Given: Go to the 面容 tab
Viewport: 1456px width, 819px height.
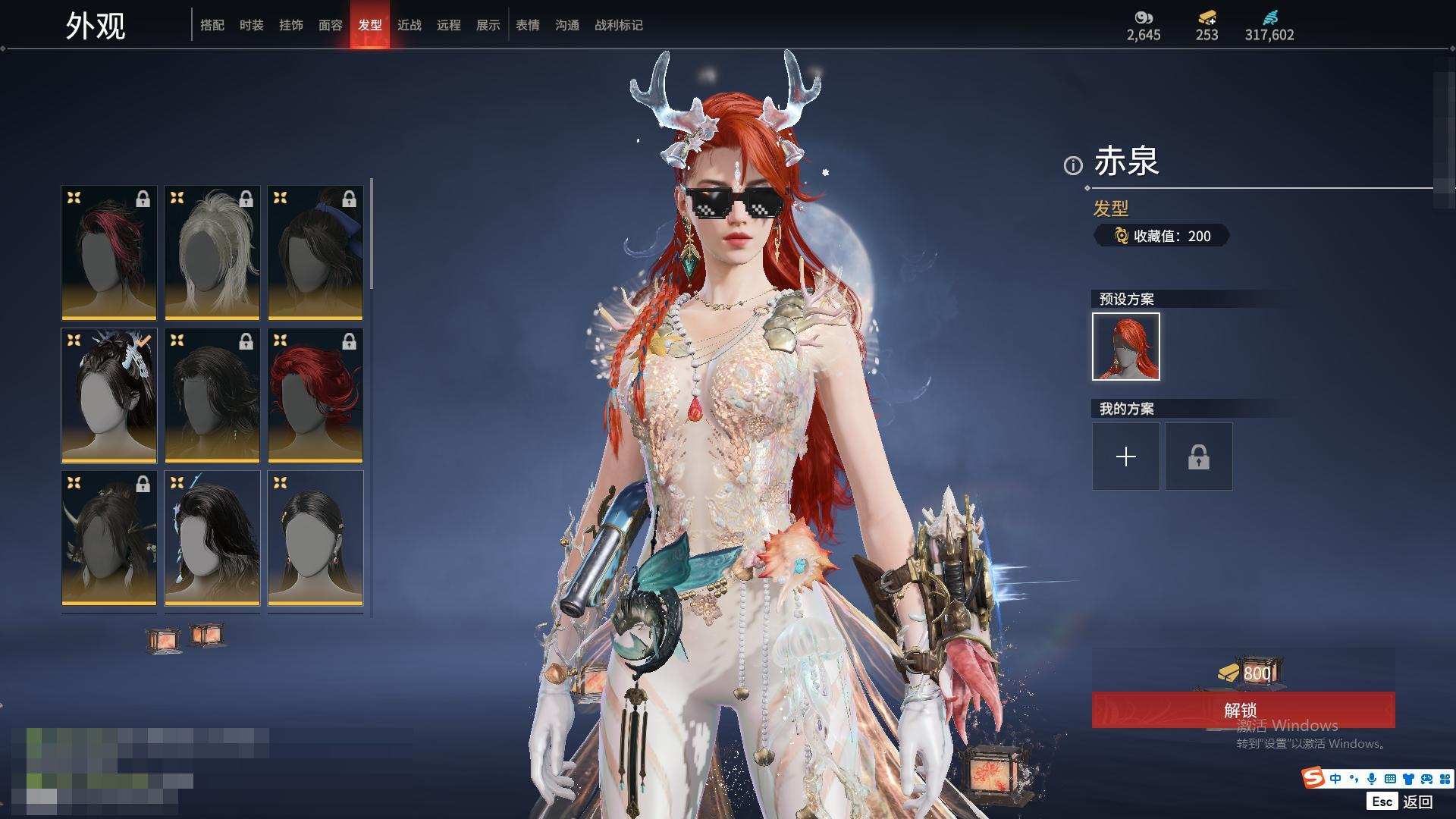Looking at the screenshot, I should pyautogui.click(x=330, y=25).
